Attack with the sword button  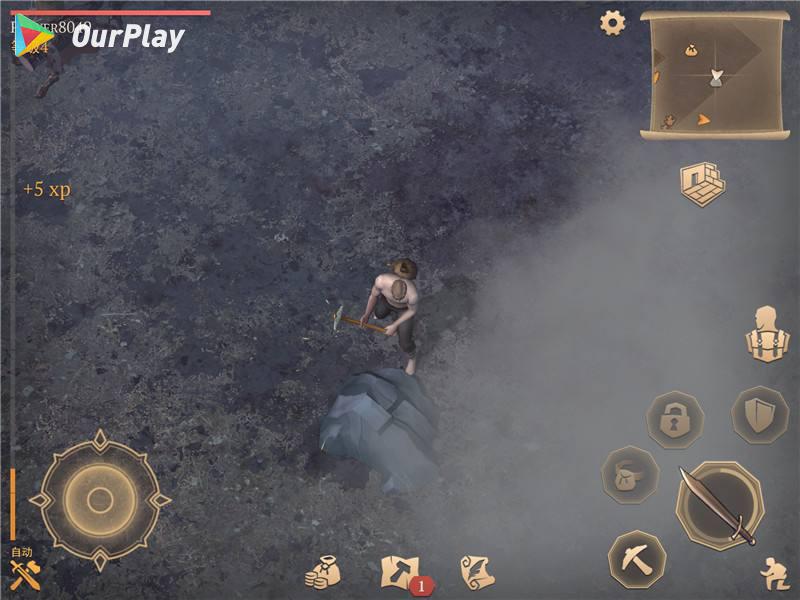(x=718, y=505)
